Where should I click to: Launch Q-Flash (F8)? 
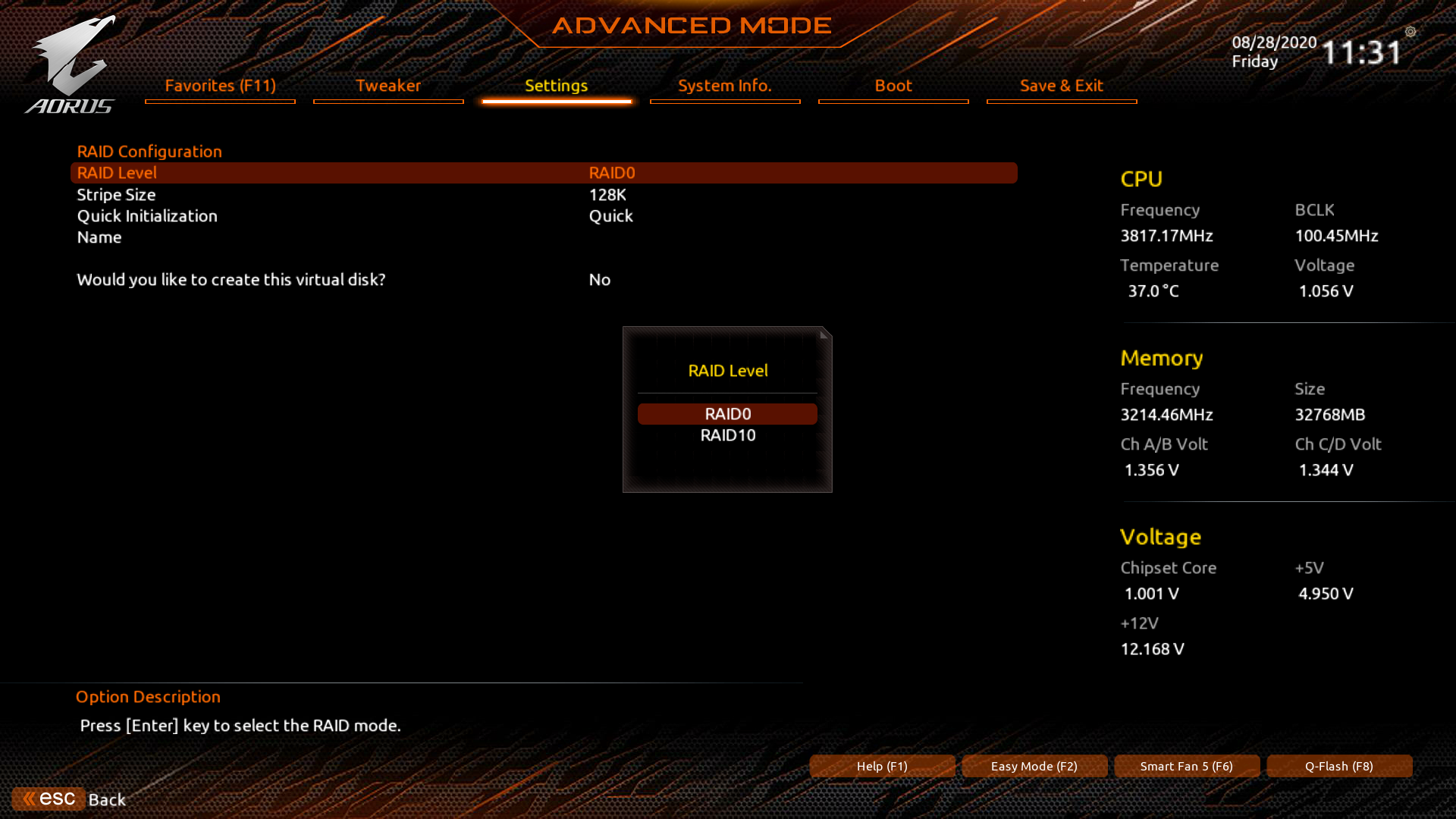point(1339,766)
